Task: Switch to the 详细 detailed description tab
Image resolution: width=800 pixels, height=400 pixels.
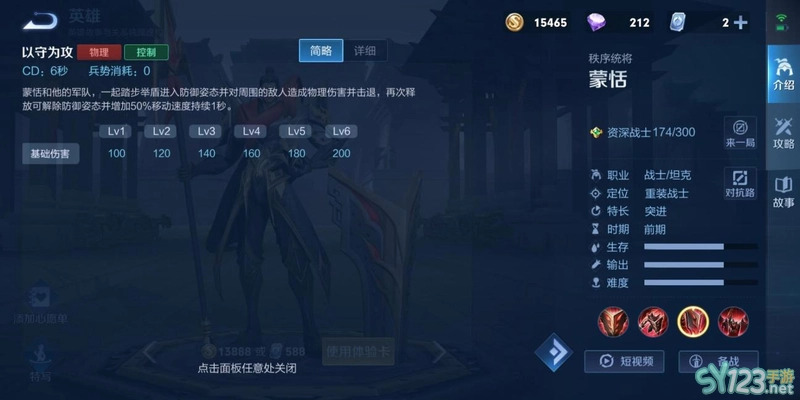Action: [x=364, y=51]
